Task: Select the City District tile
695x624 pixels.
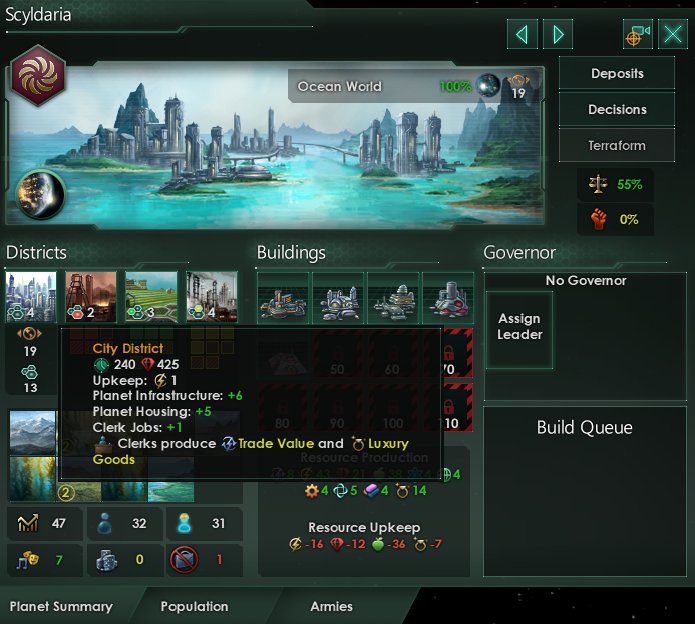Action: 31,297
